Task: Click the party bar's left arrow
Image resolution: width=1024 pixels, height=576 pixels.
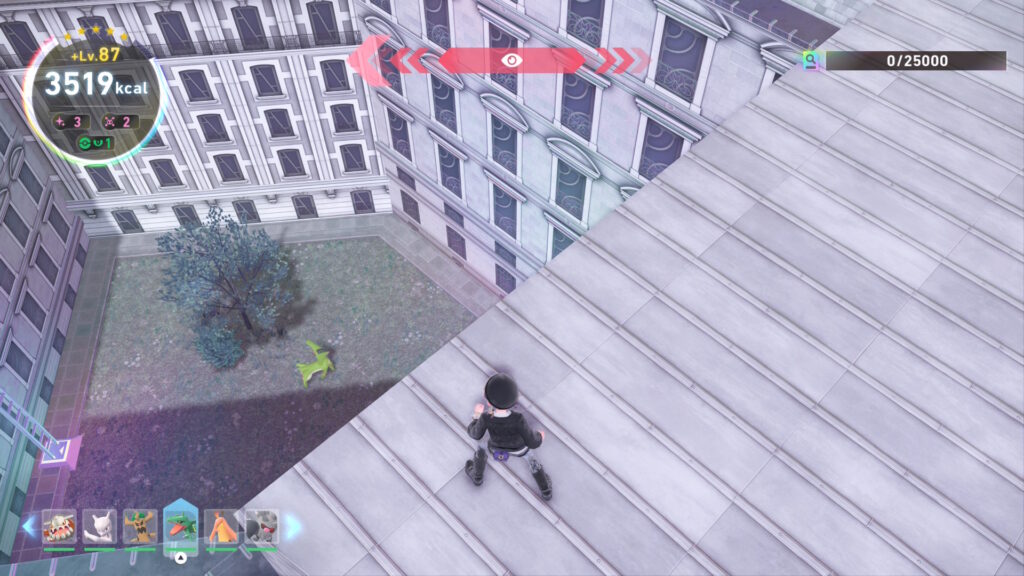Action: point(29,526)
